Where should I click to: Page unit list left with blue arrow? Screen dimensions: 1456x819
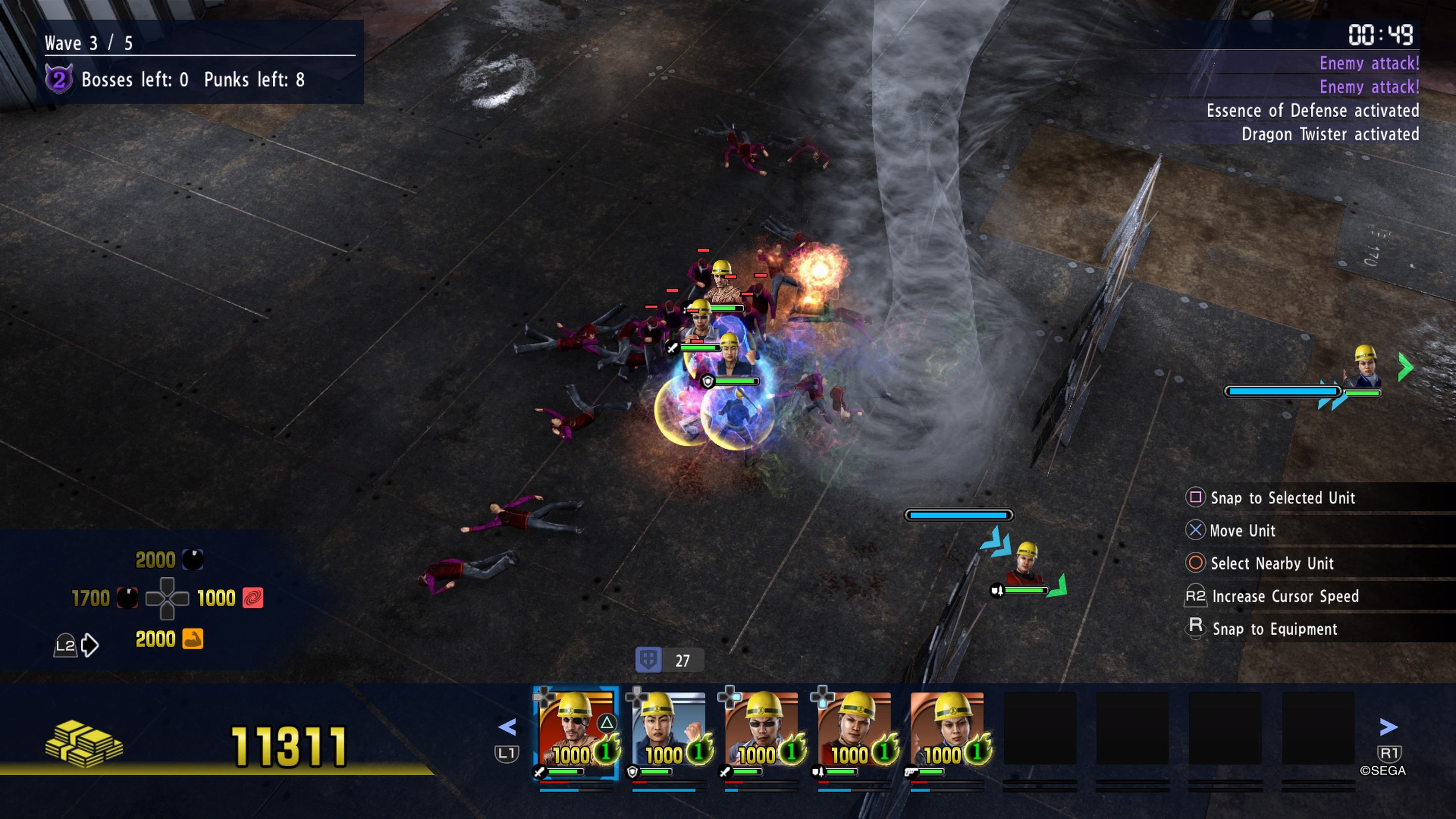click(x=508, y=727)
